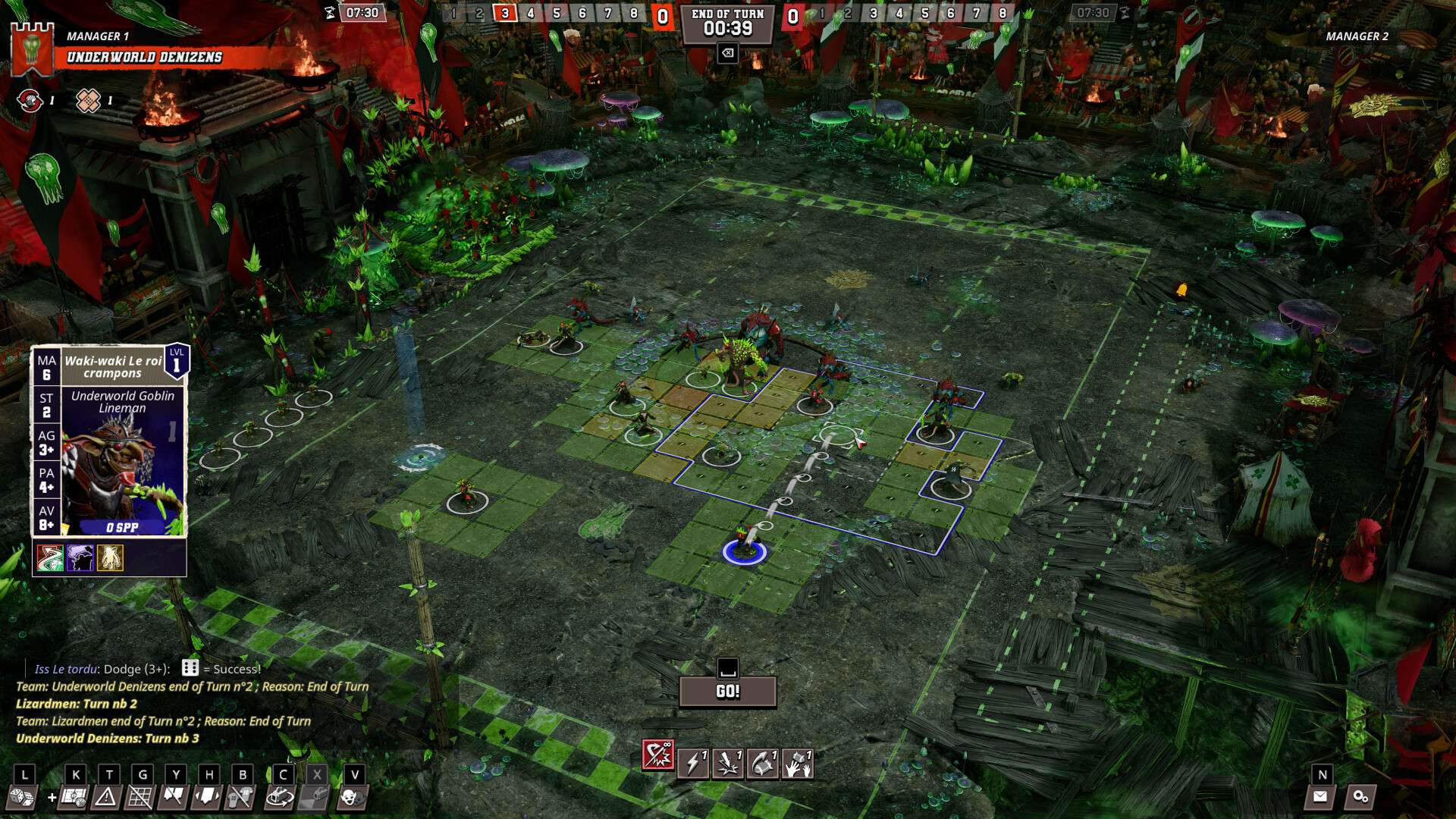The image size is (1456, 819).
Task: Click the camera rotation icon
Action: 279,798
